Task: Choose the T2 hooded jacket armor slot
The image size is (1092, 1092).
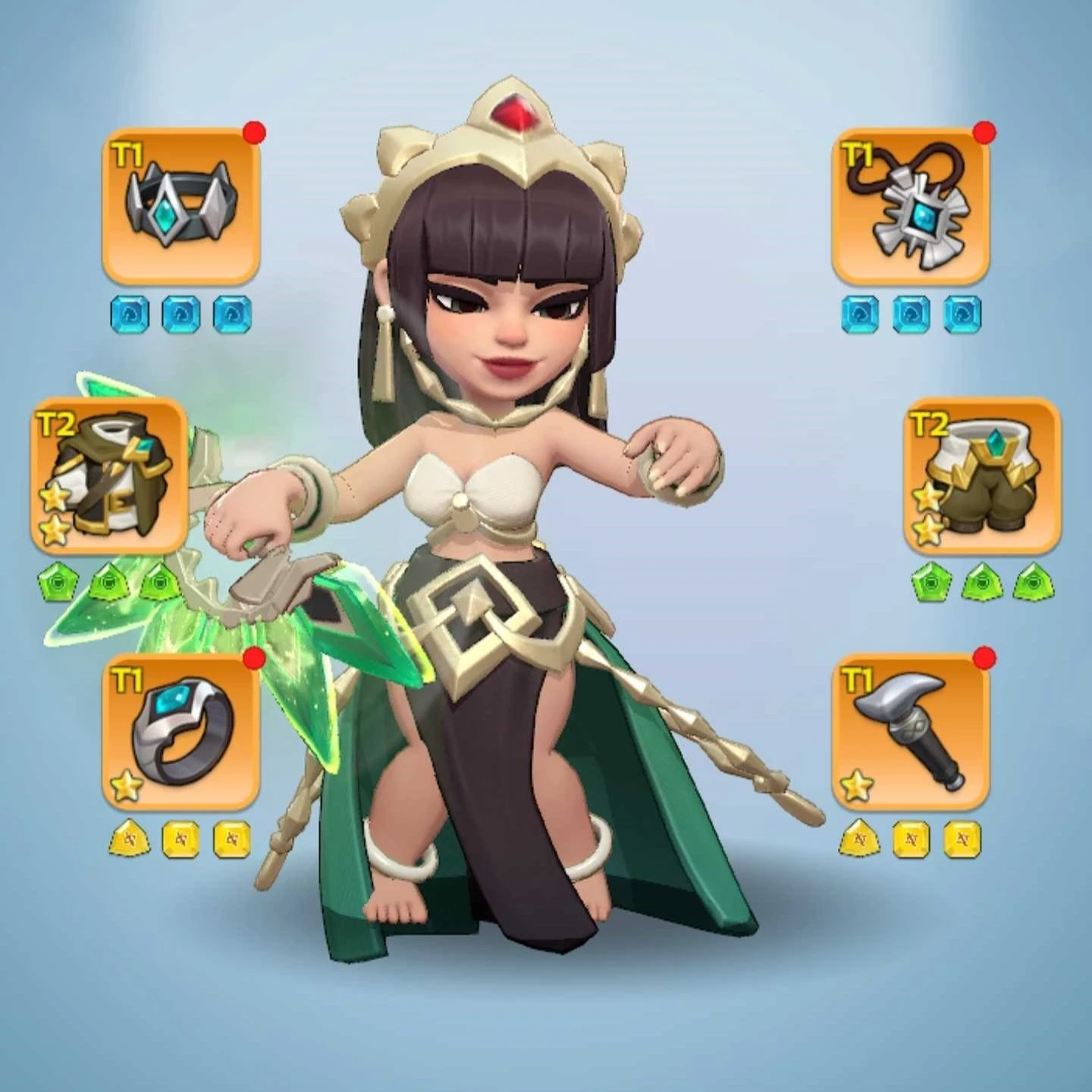Action: coord(109,475)
